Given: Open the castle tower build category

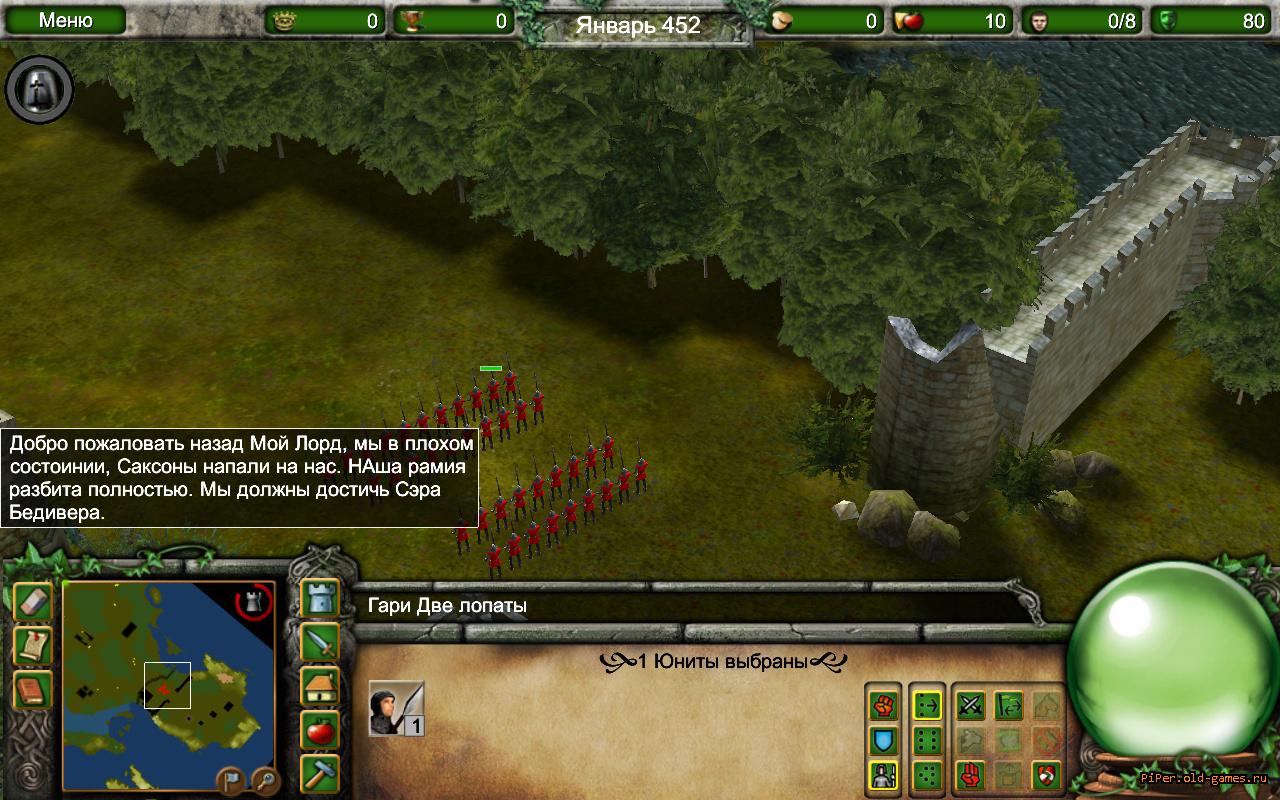Looking at the screenshot, I should (x=320, y=598).
